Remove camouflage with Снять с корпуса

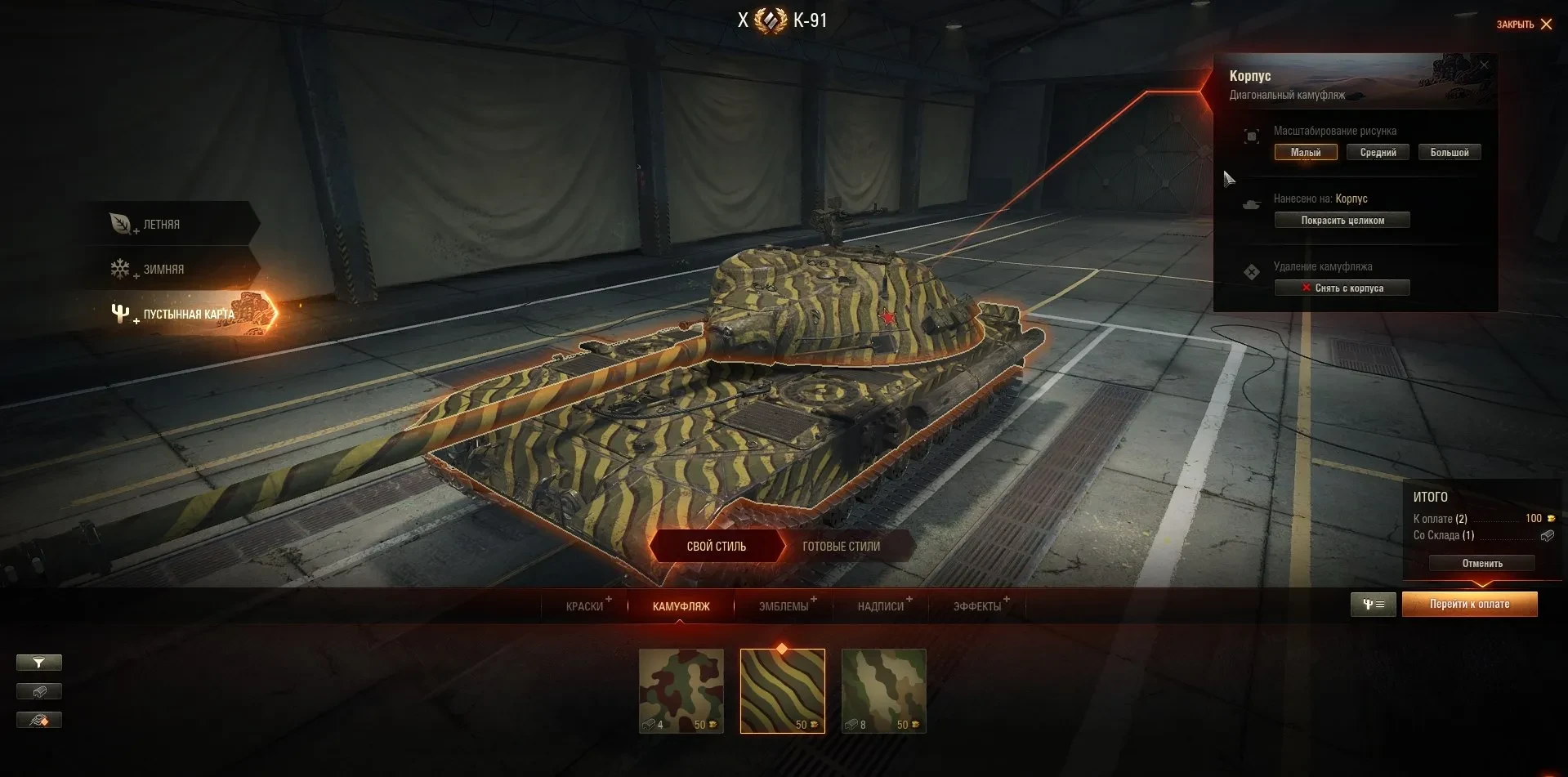click(1342, 288)
